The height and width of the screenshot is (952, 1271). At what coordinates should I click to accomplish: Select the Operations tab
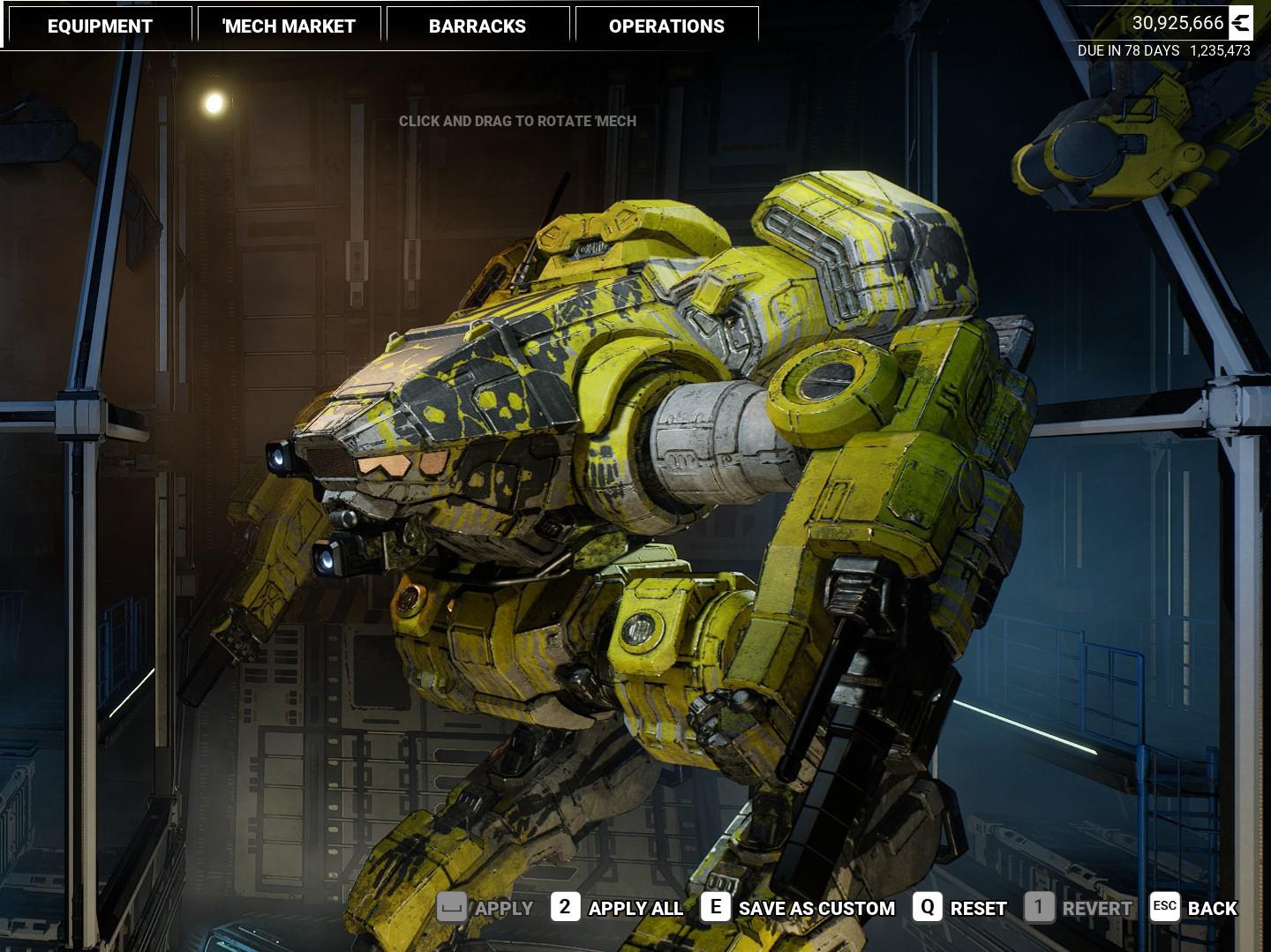[666, 26]
